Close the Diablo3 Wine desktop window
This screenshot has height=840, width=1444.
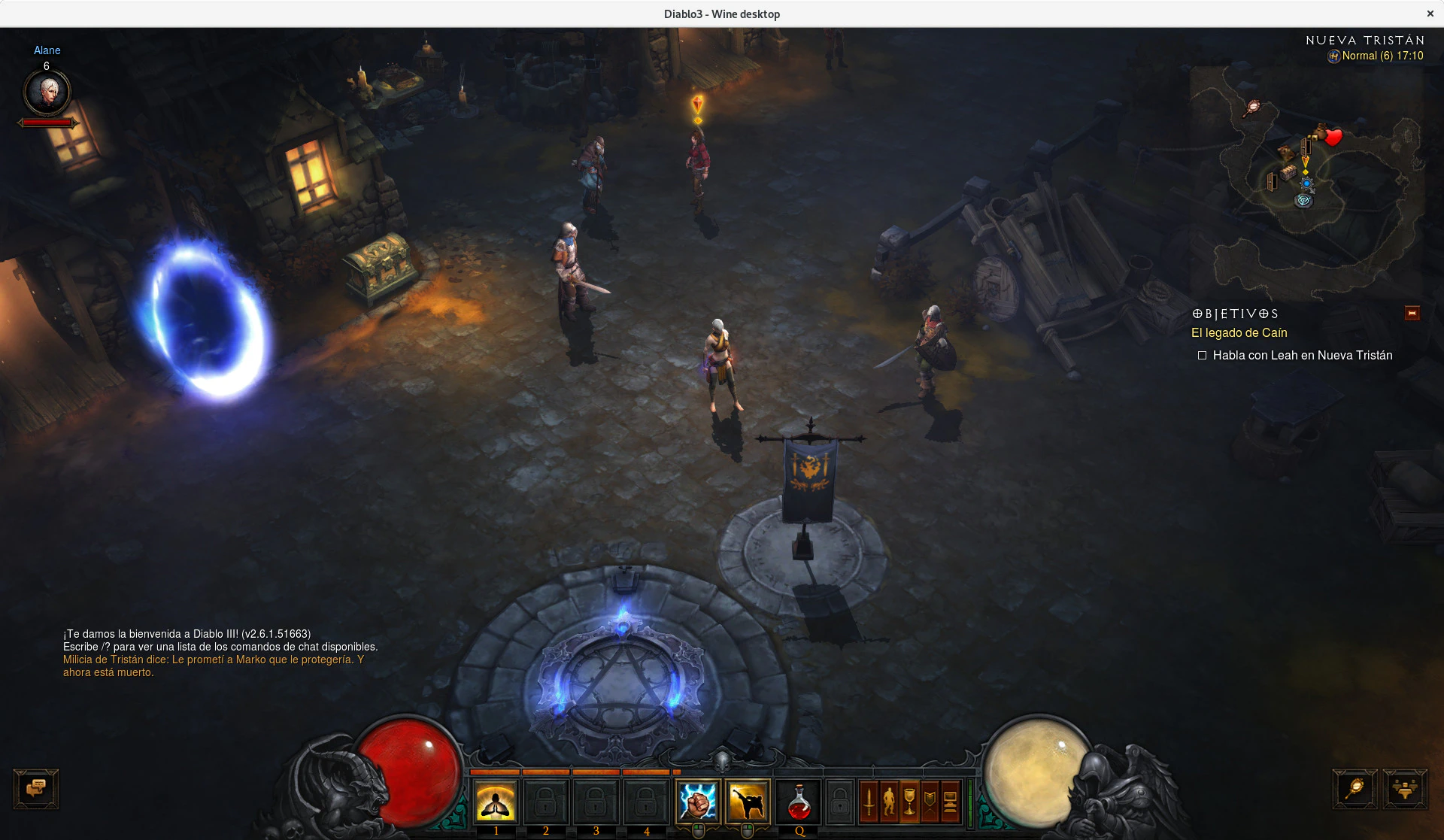pyautogui.click(x=1430, y=14)
